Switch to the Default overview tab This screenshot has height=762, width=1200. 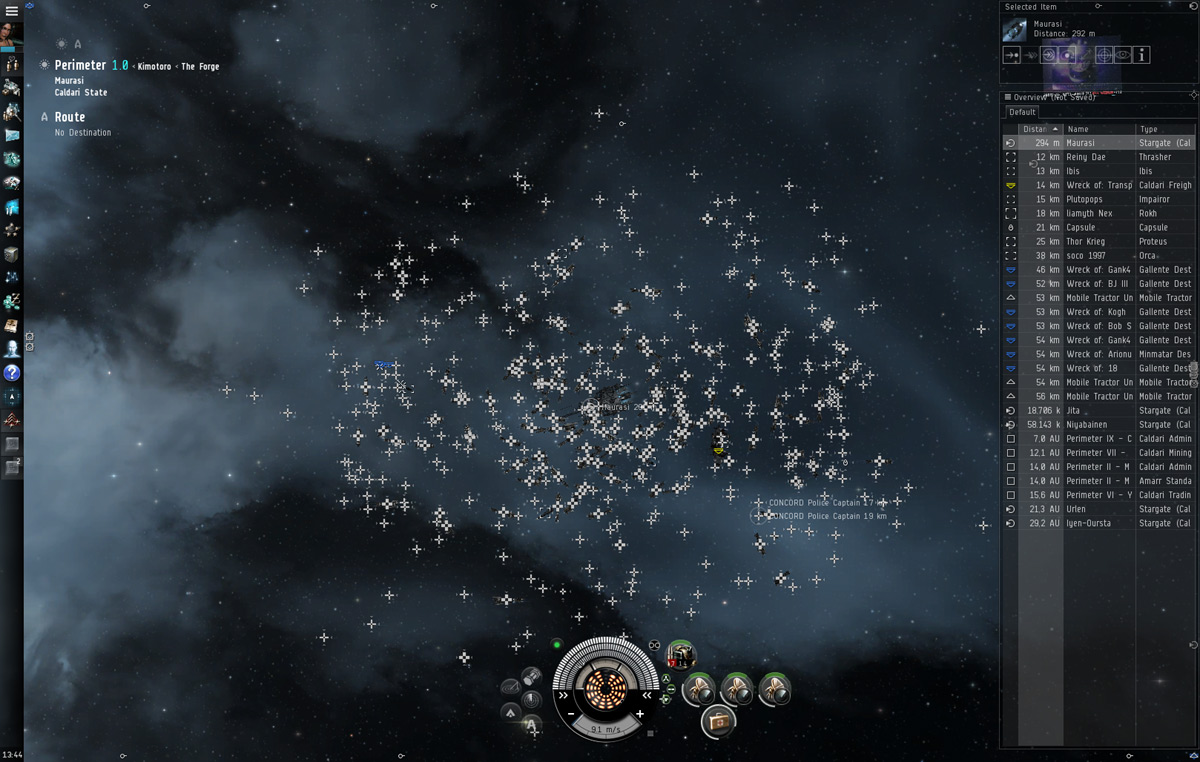point(1022,112)
